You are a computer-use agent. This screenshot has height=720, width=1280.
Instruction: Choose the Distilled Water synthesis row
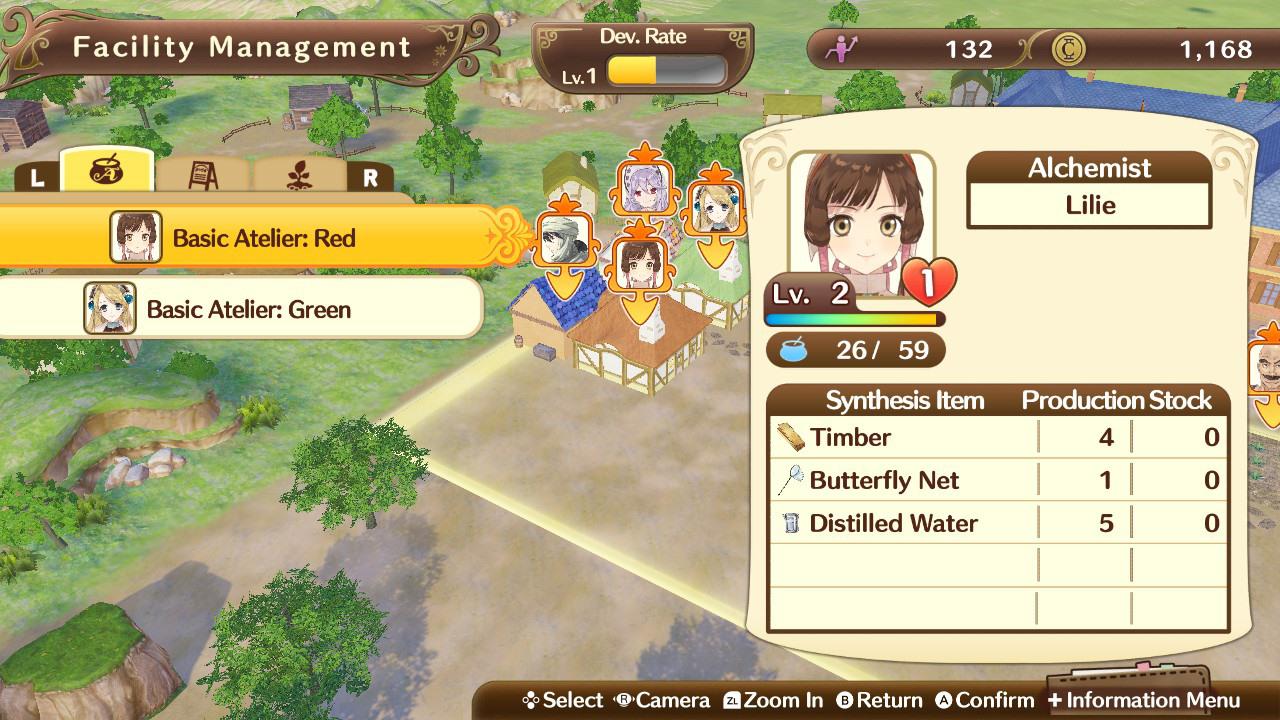[998, 523]
